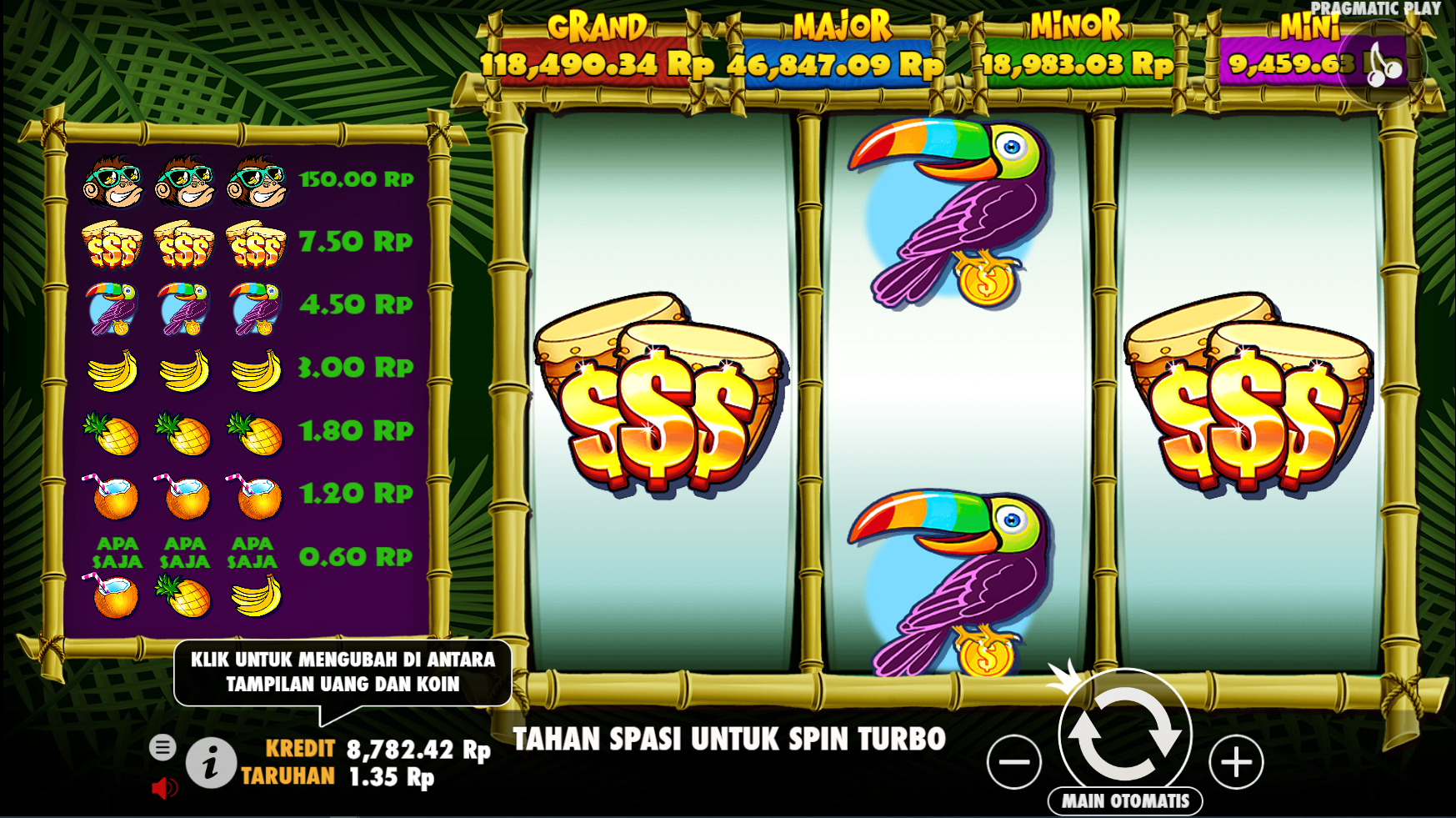Viewport: 1456px width, 818px height.
Task: Expand the GRAND jackpot banner
Action: (594, 46)
